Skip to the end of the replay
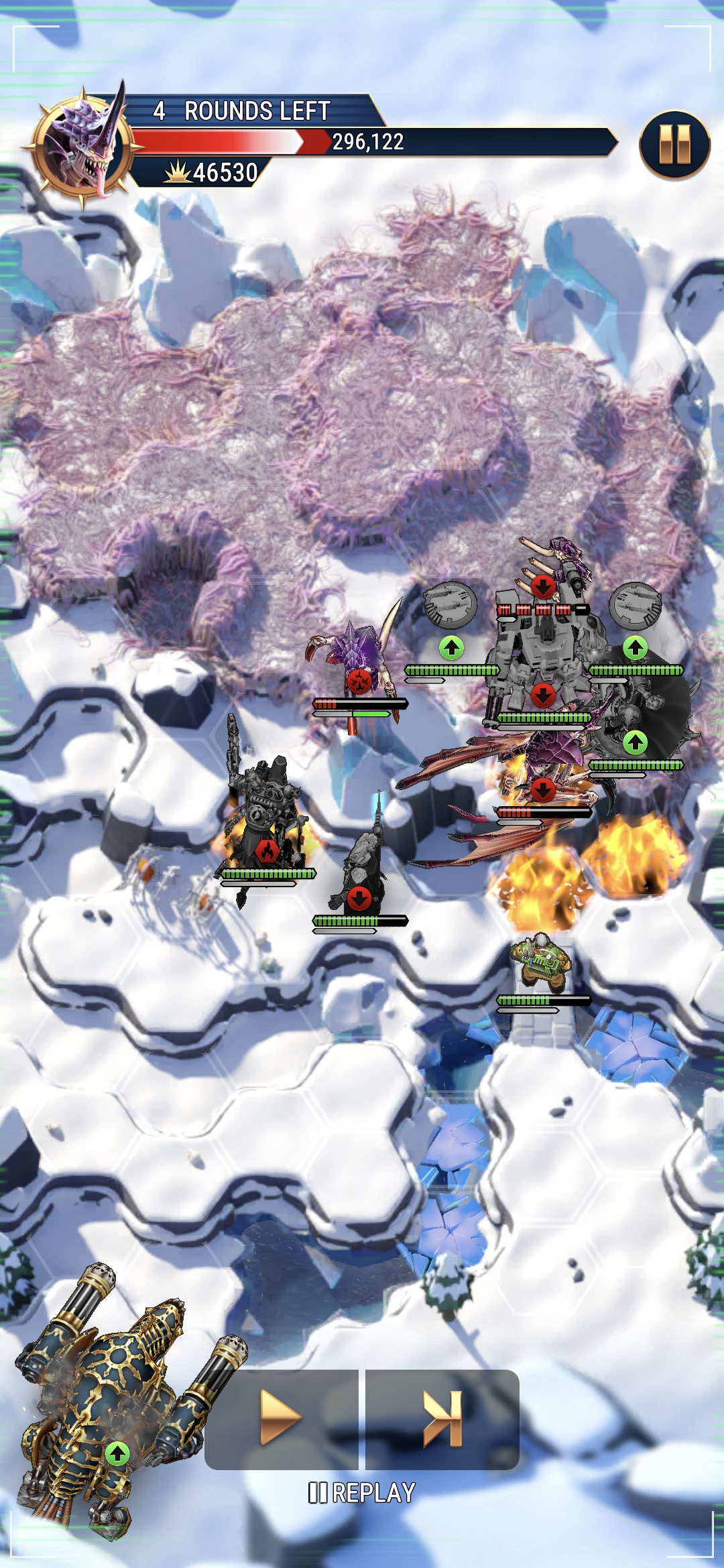Screen dimensions: 724x1568 (442, 1418)
